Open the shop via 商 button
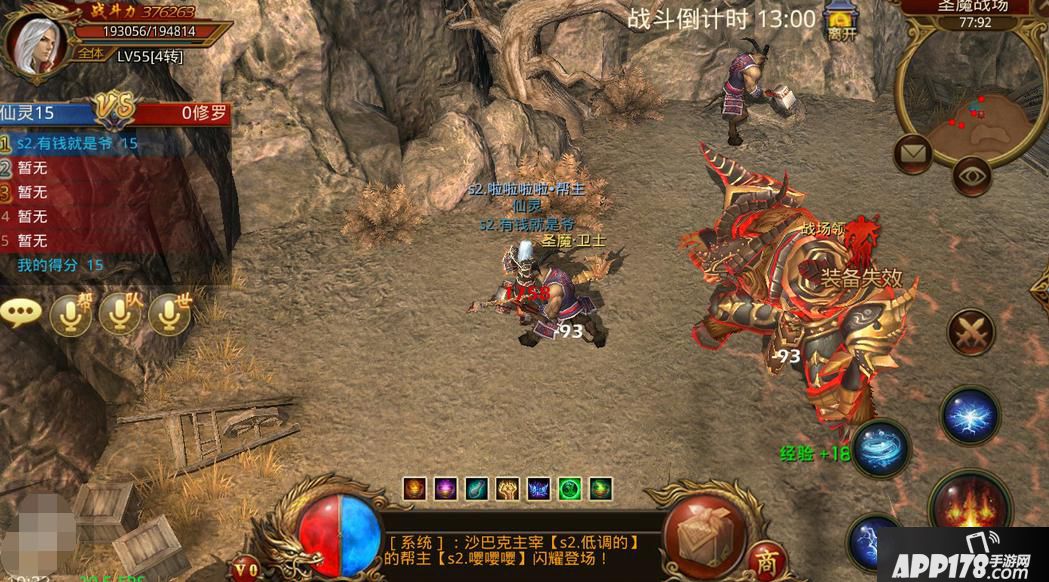Screen dimensions: 1049x582 pos(767,558)
